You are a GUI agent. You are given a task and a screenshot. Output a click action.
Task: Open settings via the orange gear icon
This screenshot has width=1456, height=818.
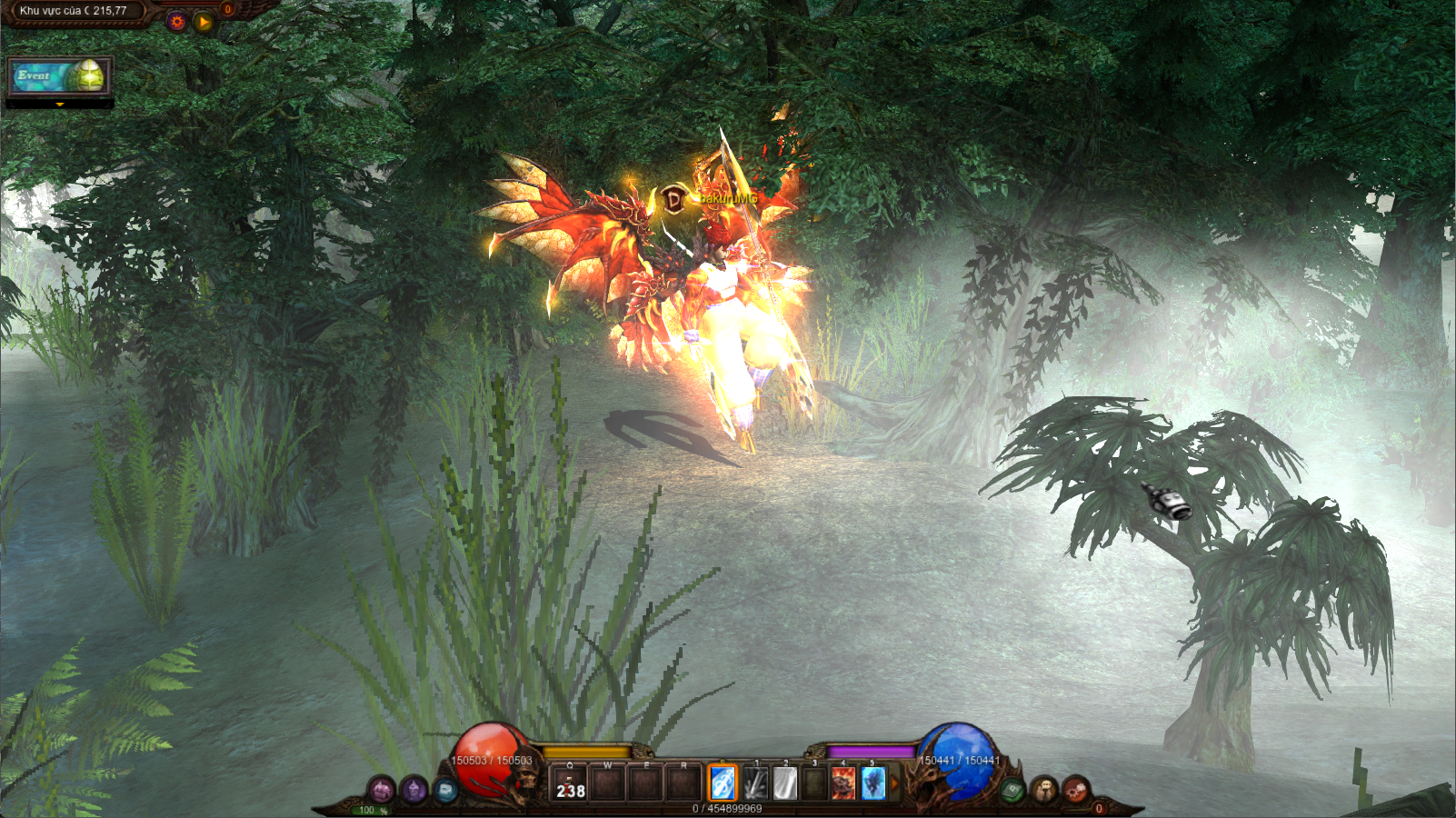click(x=177, y=22)
